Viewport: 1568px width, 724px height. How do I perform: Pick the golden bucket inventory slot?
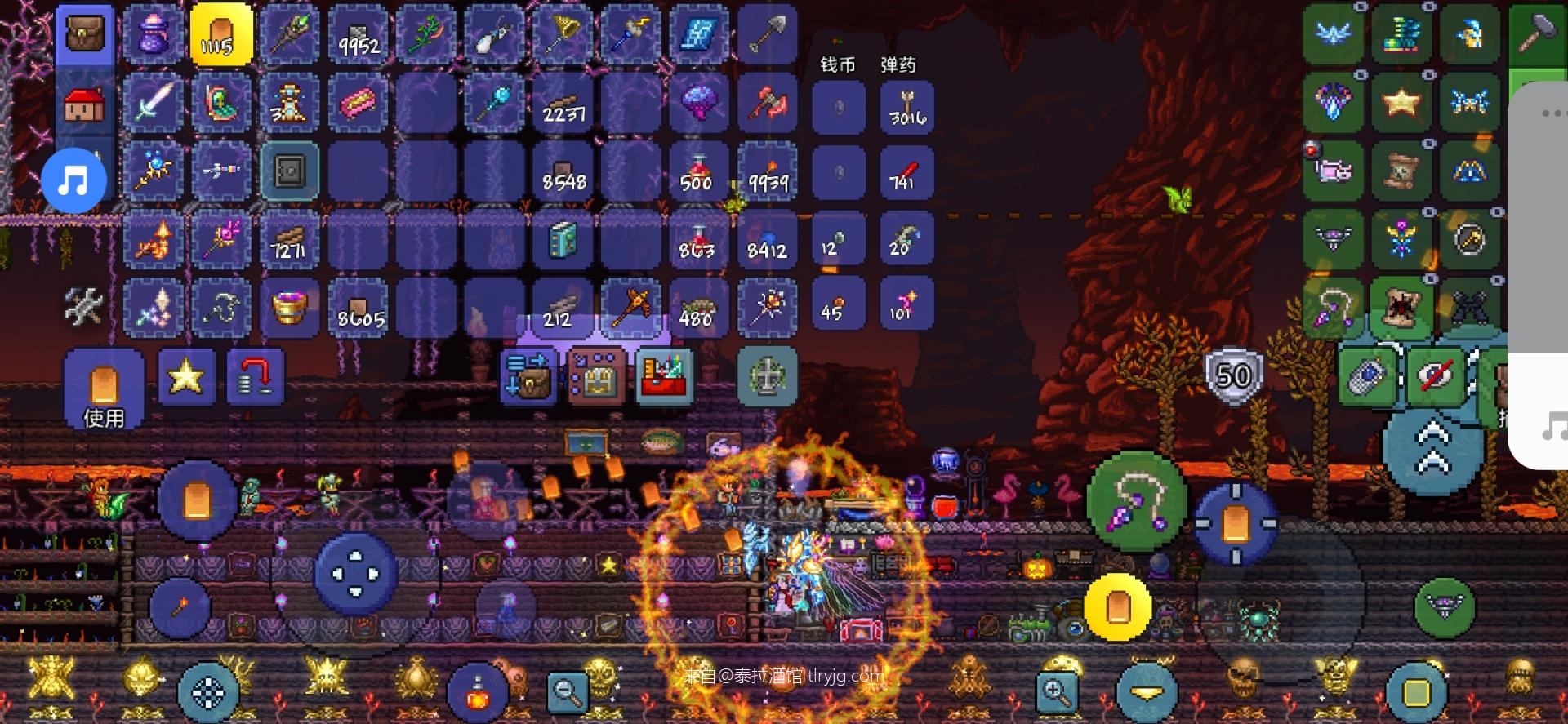[x=289, y=308]
